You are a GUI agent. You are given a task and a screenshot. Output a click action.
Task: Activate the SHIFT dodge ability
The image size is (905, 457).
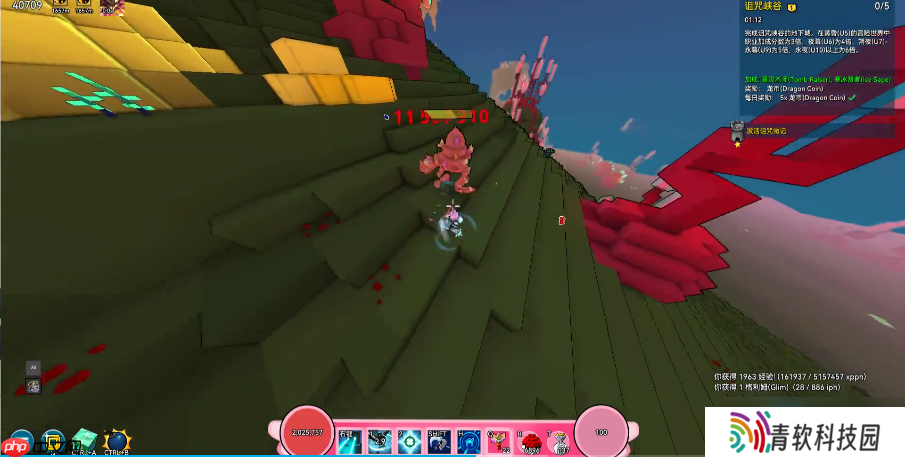[x=439, y=440]
